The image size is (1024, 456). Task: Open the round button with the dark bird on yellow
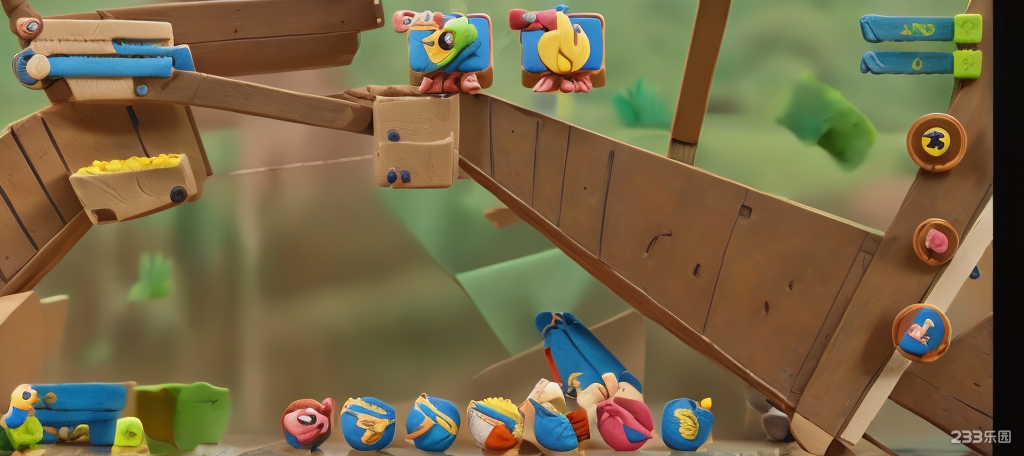(936, 142)
